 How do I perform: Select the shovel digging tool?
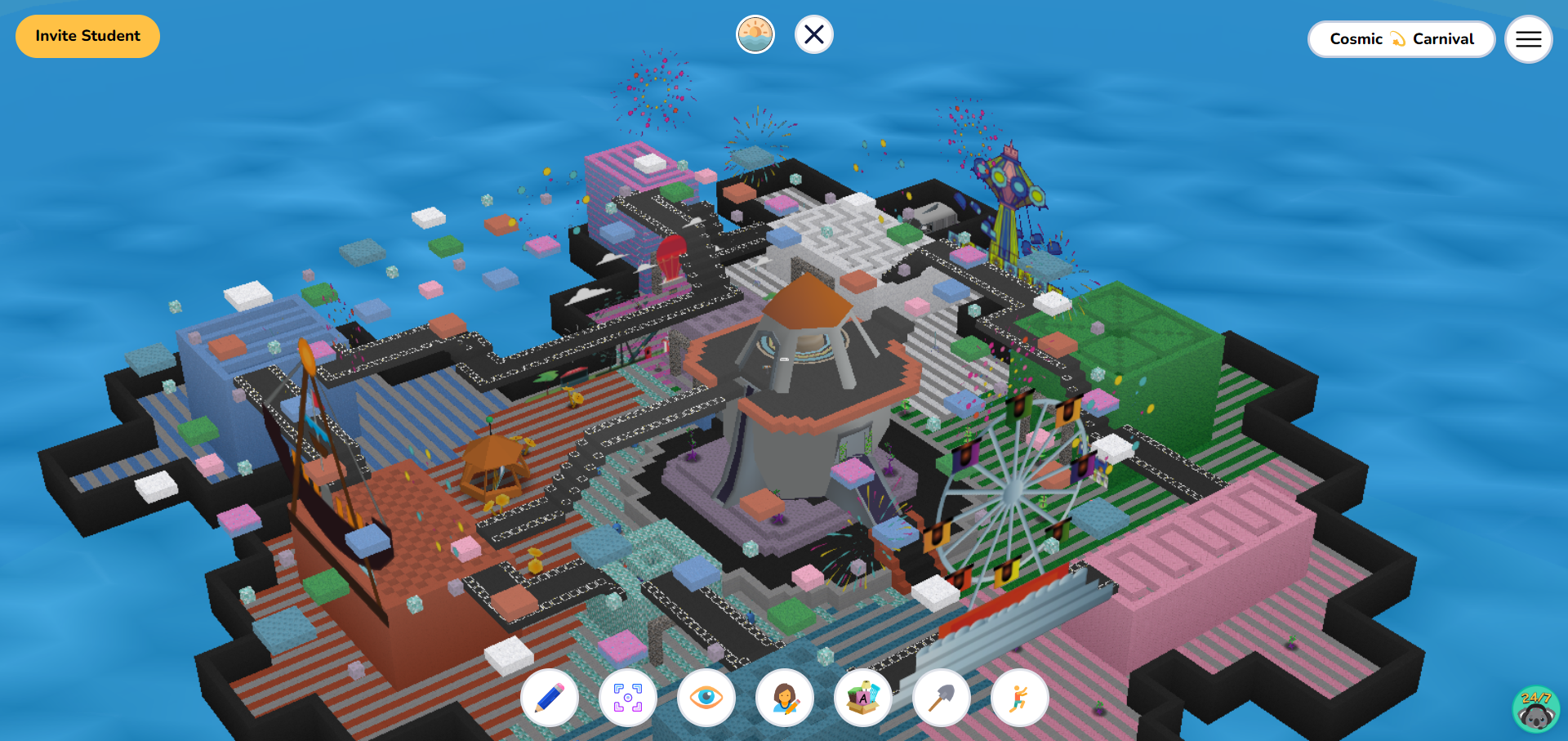pos(942,698)
